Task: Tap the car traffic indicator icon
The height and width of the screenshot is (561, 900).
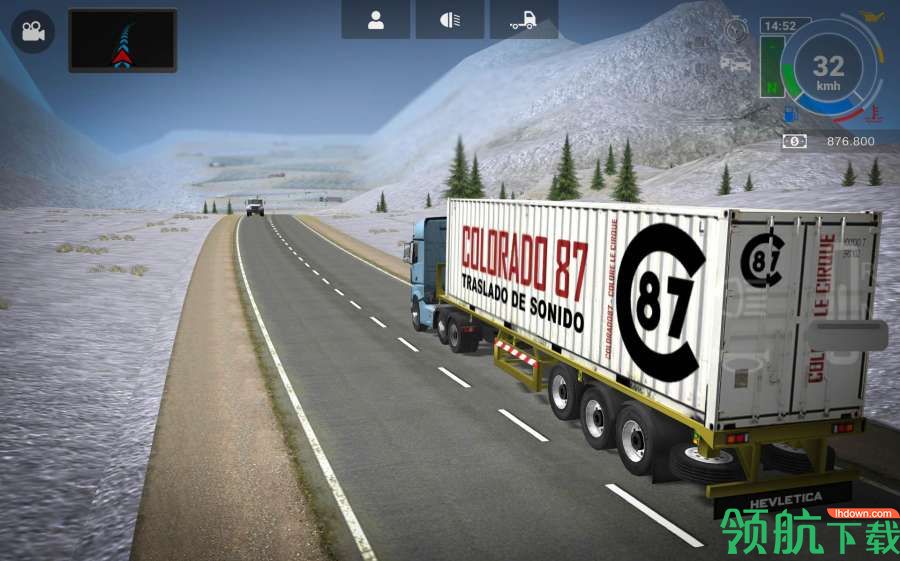Action: (x=735, y=62)
